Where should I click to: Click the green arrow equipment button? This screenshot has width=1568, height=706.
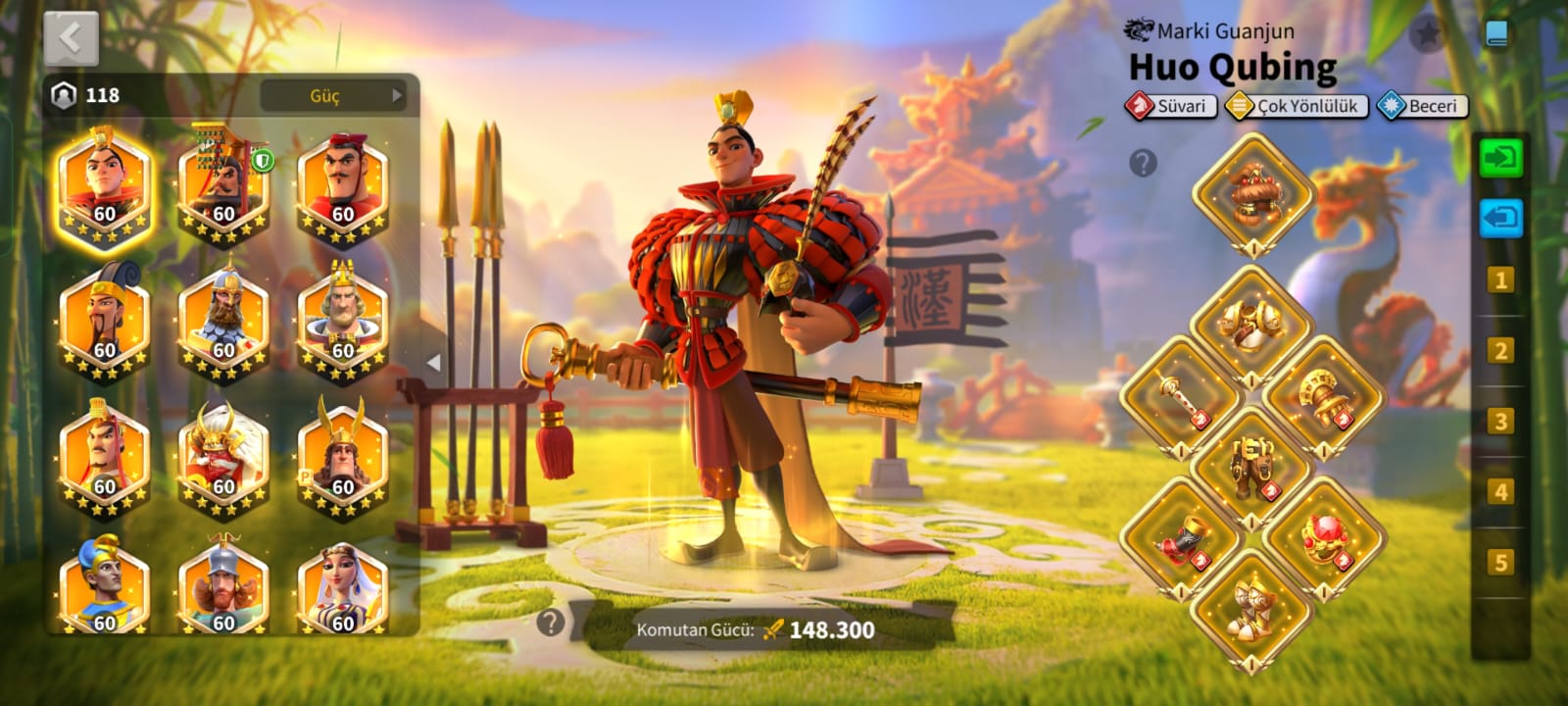pyautogui.click(x=1500, y=157)
